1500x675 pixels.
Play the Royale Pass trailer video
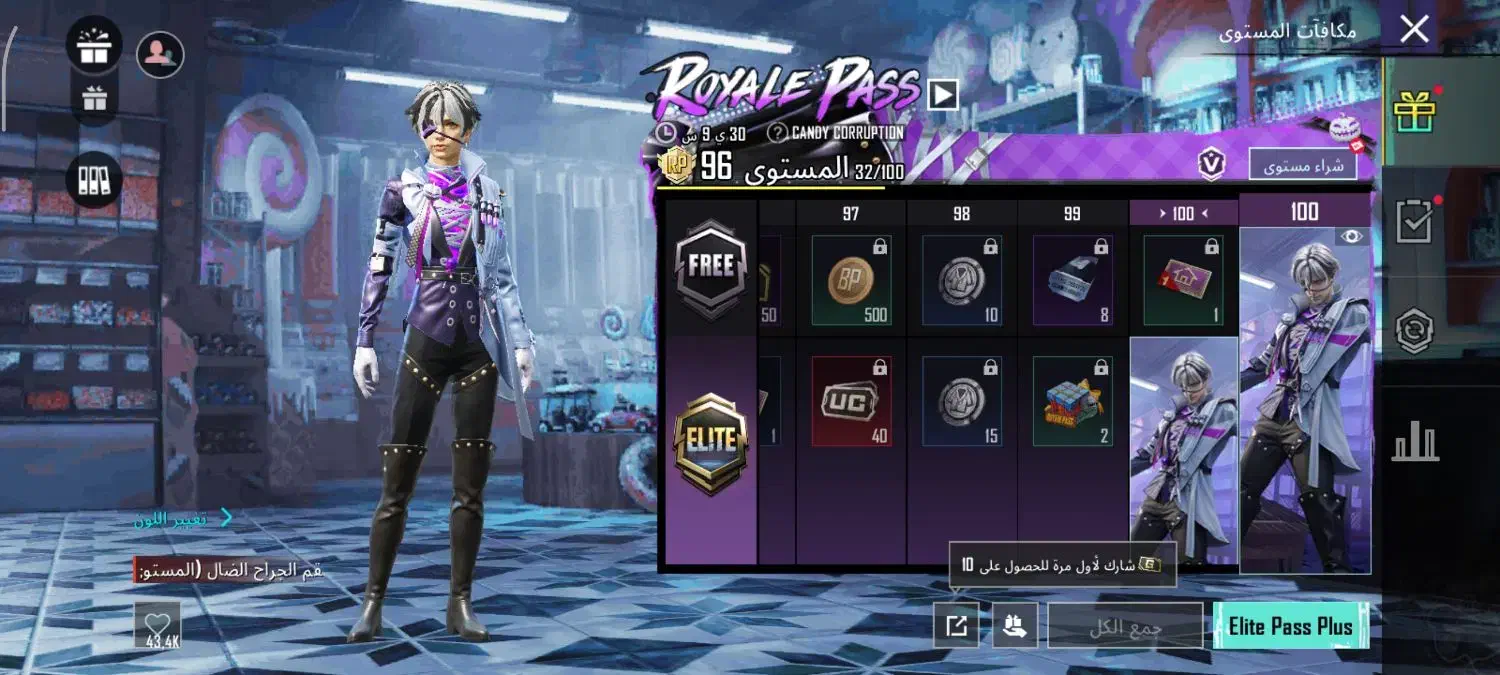[x=942, y=95]
